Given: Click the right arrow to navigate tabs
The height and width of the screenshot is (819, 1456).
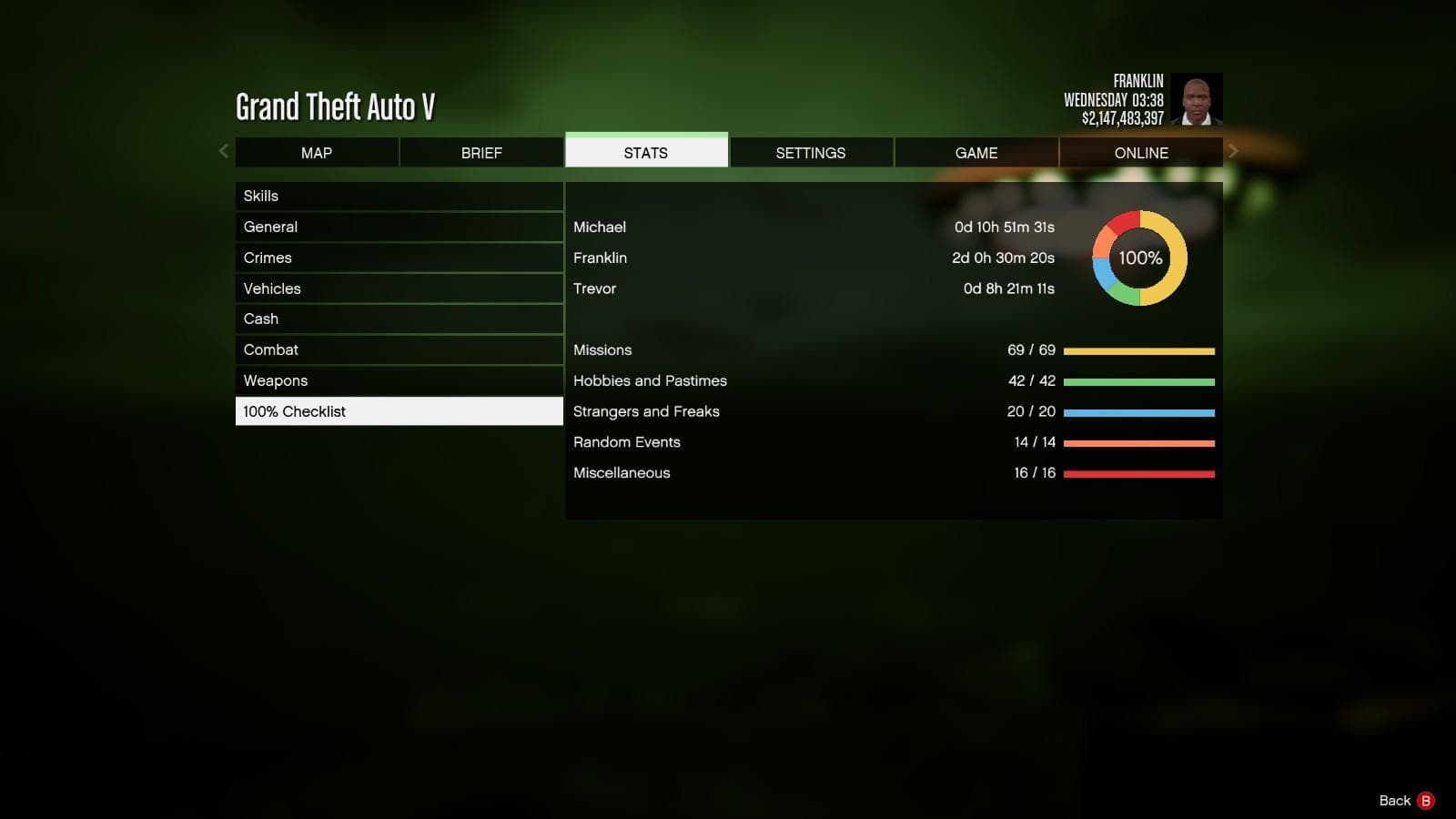Looking at the screenshot, I should click(1234, 151).
